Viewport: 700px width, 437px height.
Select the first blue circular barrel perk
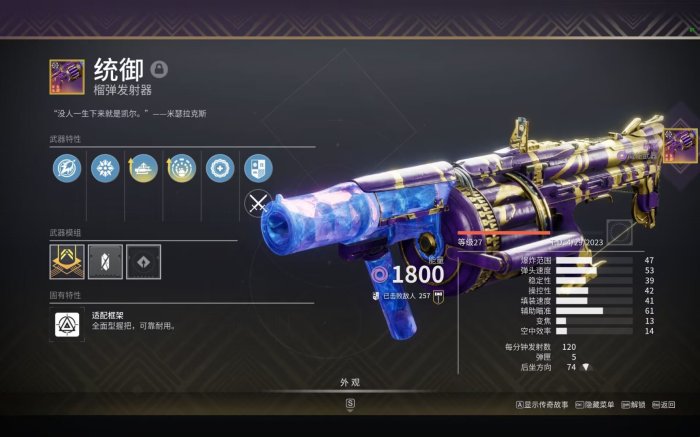pyautogui.click(x=67, y=167)
